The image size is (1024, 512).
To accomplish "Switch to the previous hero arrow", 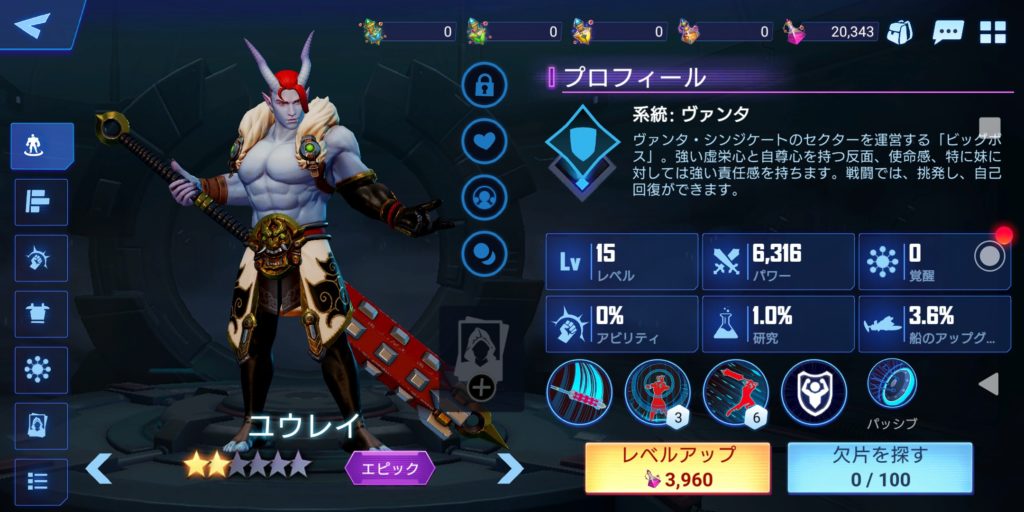I will (98, 468).
